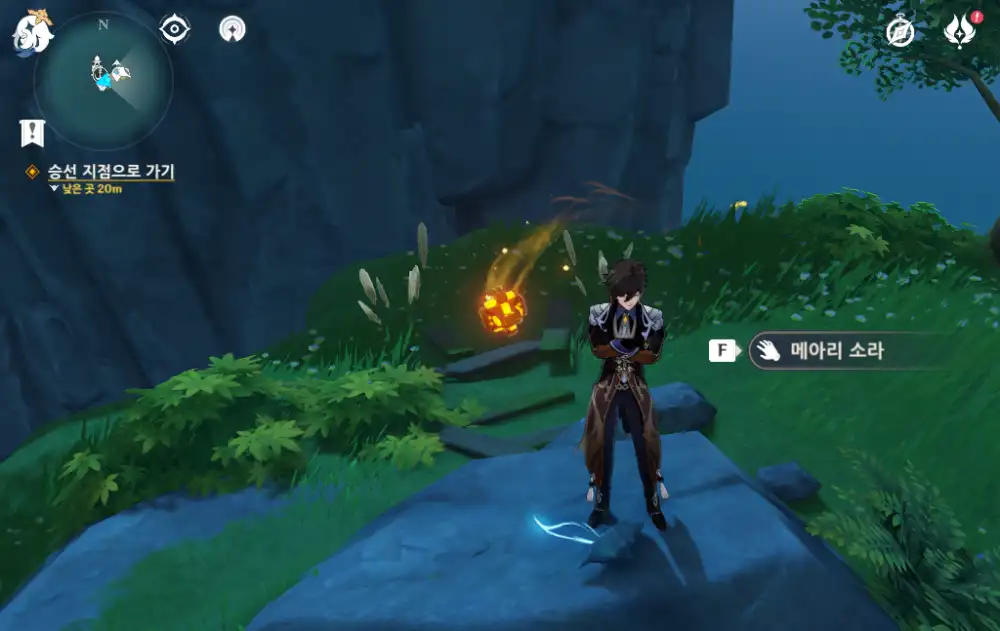Open the wish star icon with alert
Image resolution: width=1000 pixels, height=631 pixels.
click(x=959, y=32)
